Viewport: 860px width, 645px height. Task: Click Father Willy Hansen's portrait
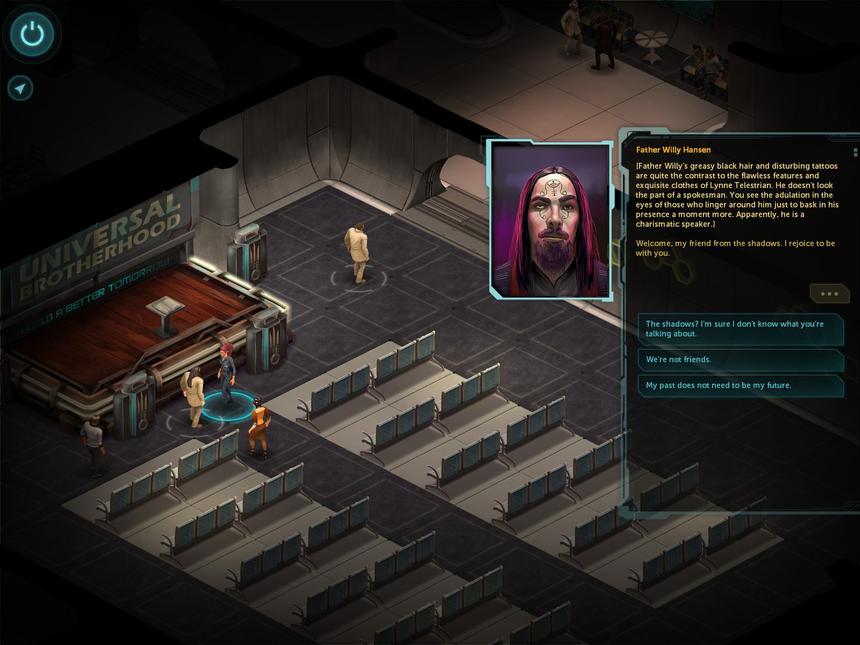[550, 219]
